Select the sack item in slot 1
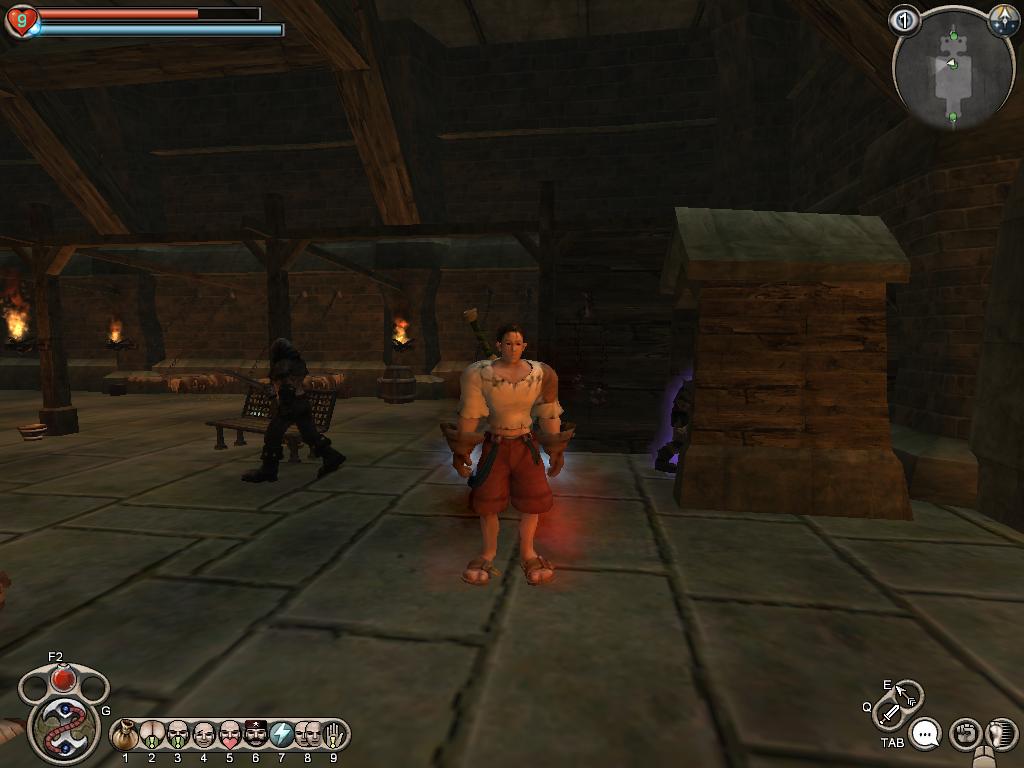This screenshot has width=1024, height=768. (126, 736)
